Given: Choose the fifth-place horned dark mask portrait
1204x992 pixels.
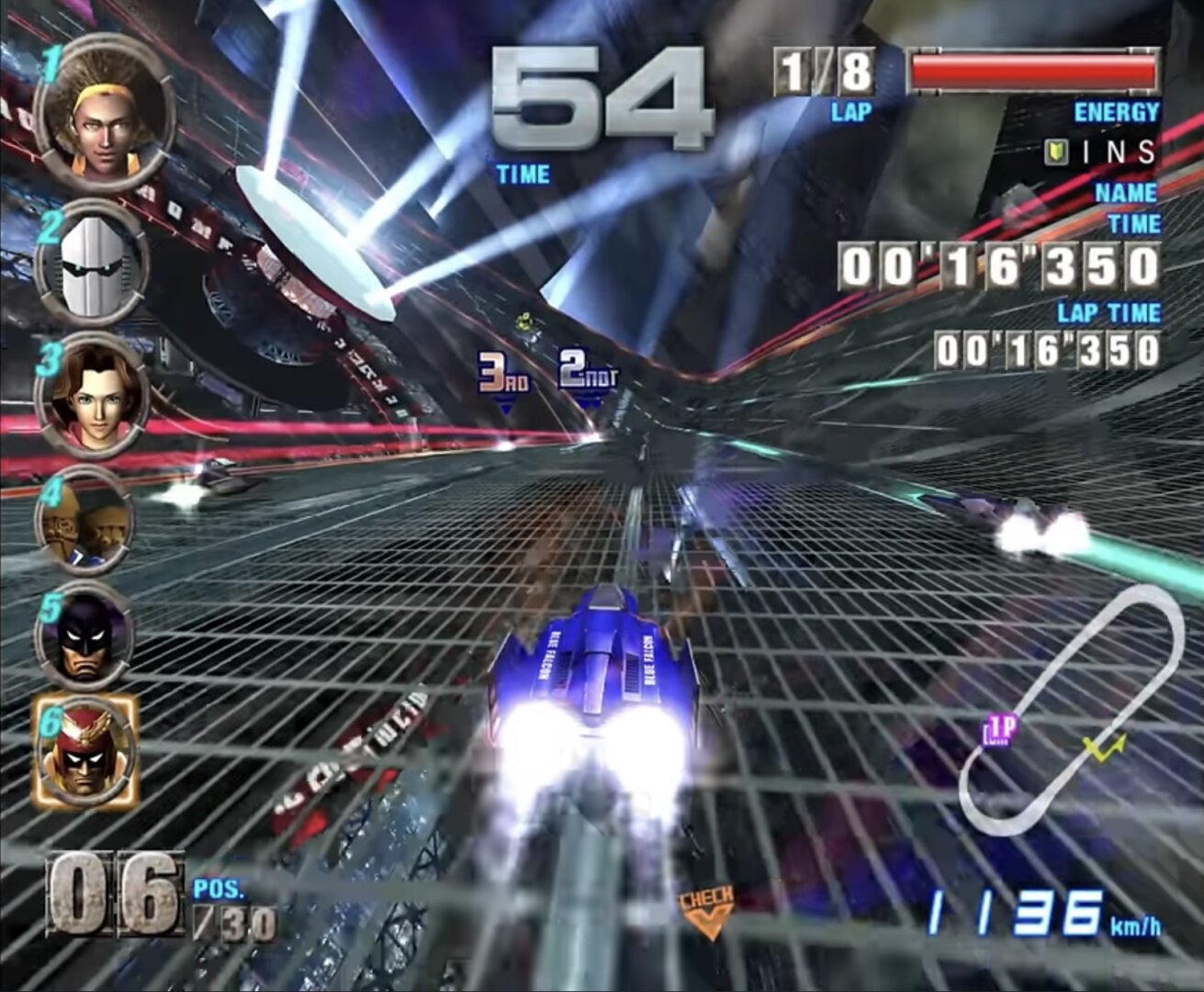Looking at the screenshot, I should 84,636.
